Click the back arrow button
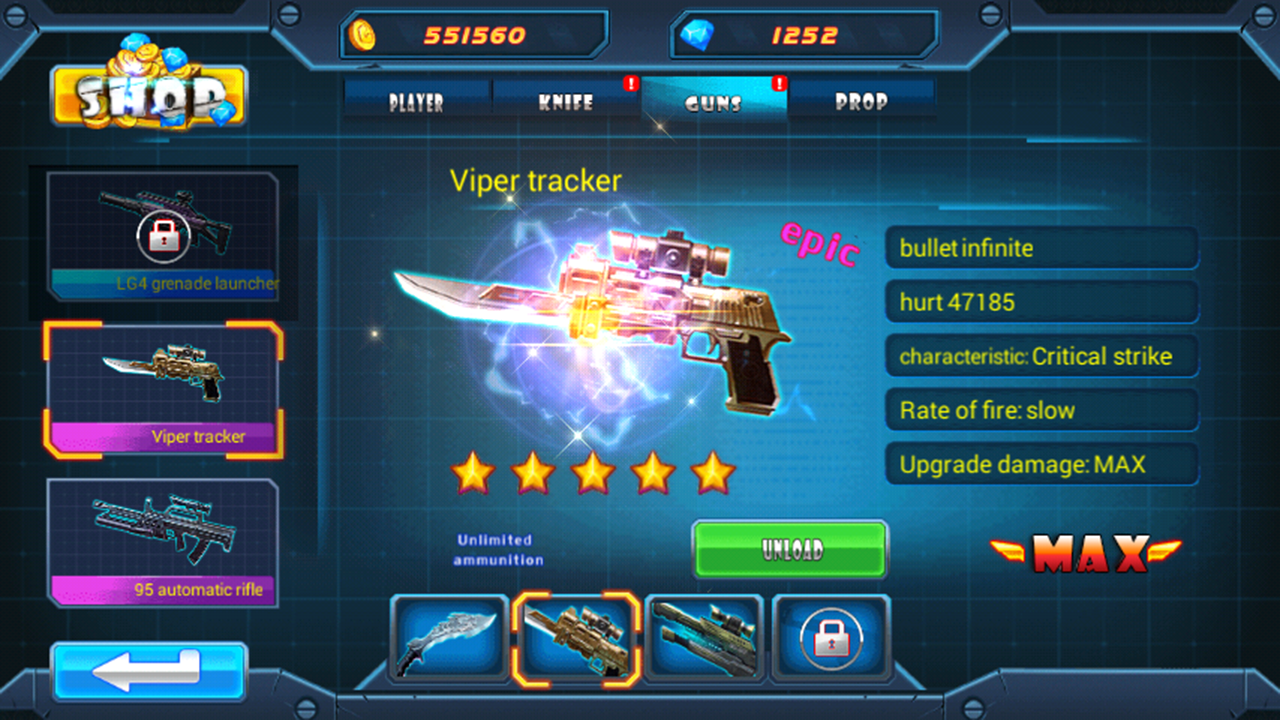Screen dimensions: 1280x720 pyautogui.click(x=148, y=672)
